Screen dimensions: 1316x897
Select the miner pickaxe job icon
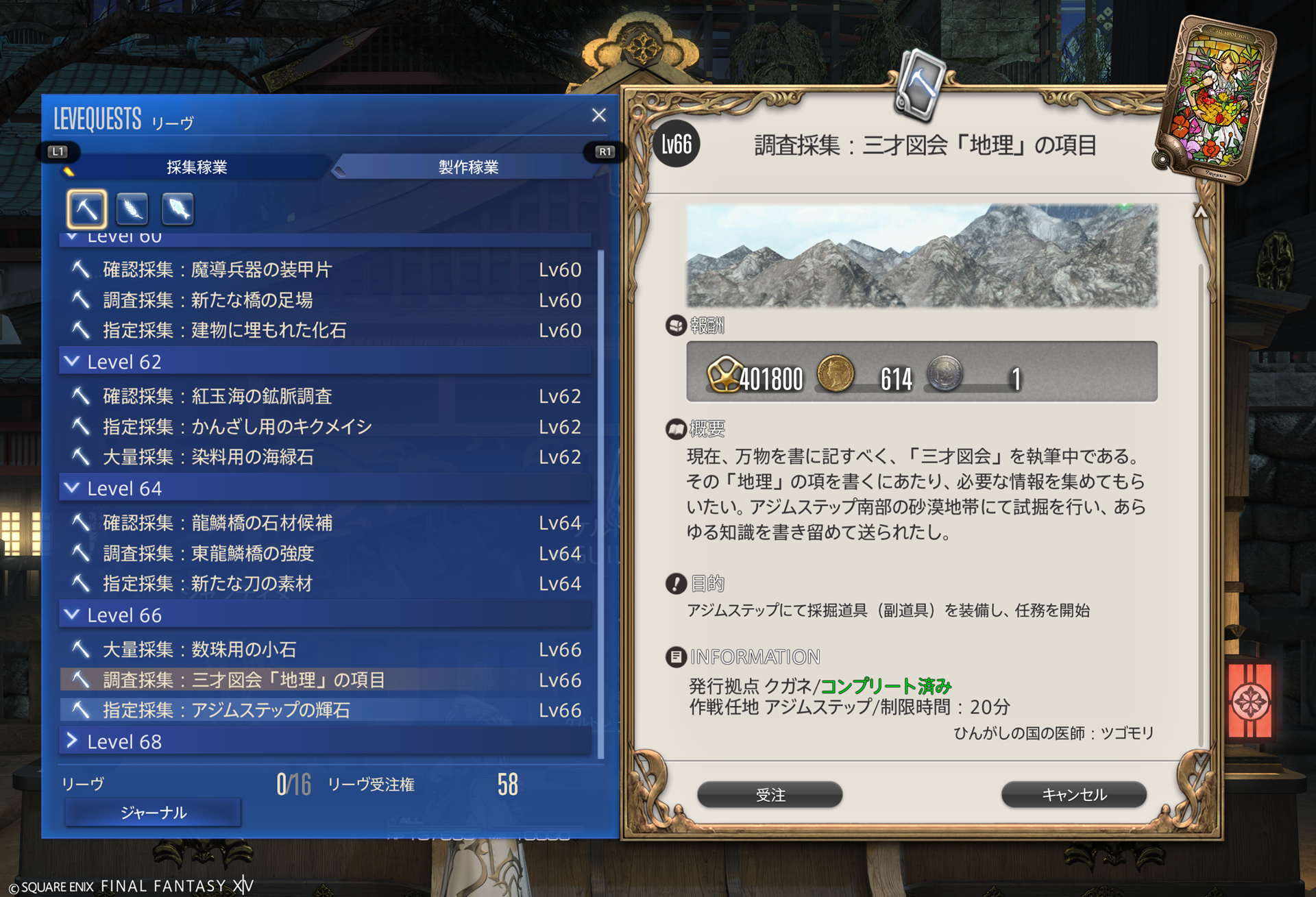coord(86,208)
